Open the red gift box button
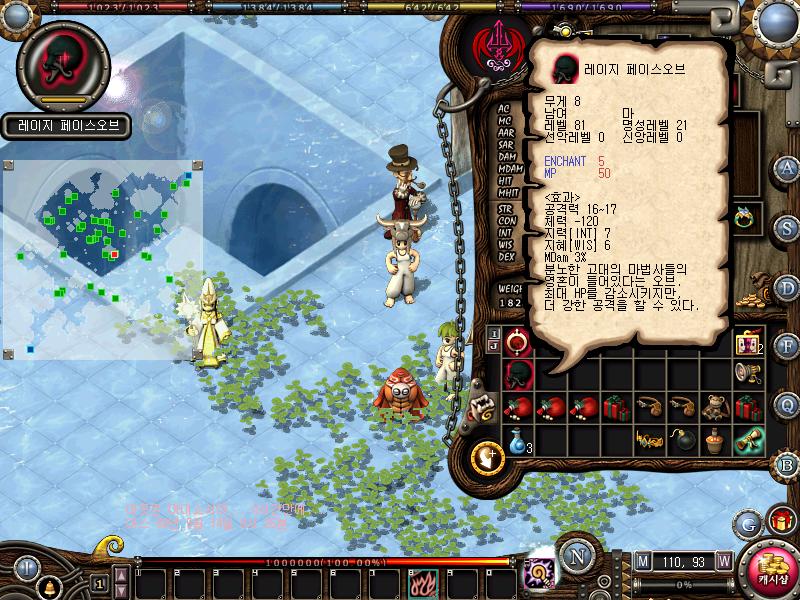800x600 pixels. coord(780,521)
